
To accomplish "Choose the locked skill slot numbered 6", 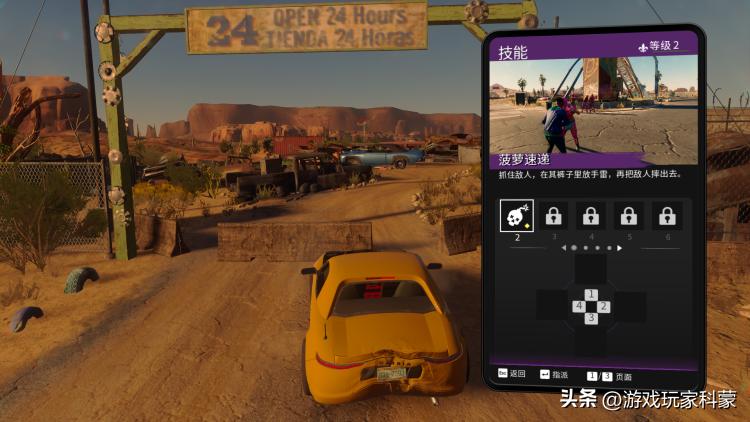I will click(666, 215).
